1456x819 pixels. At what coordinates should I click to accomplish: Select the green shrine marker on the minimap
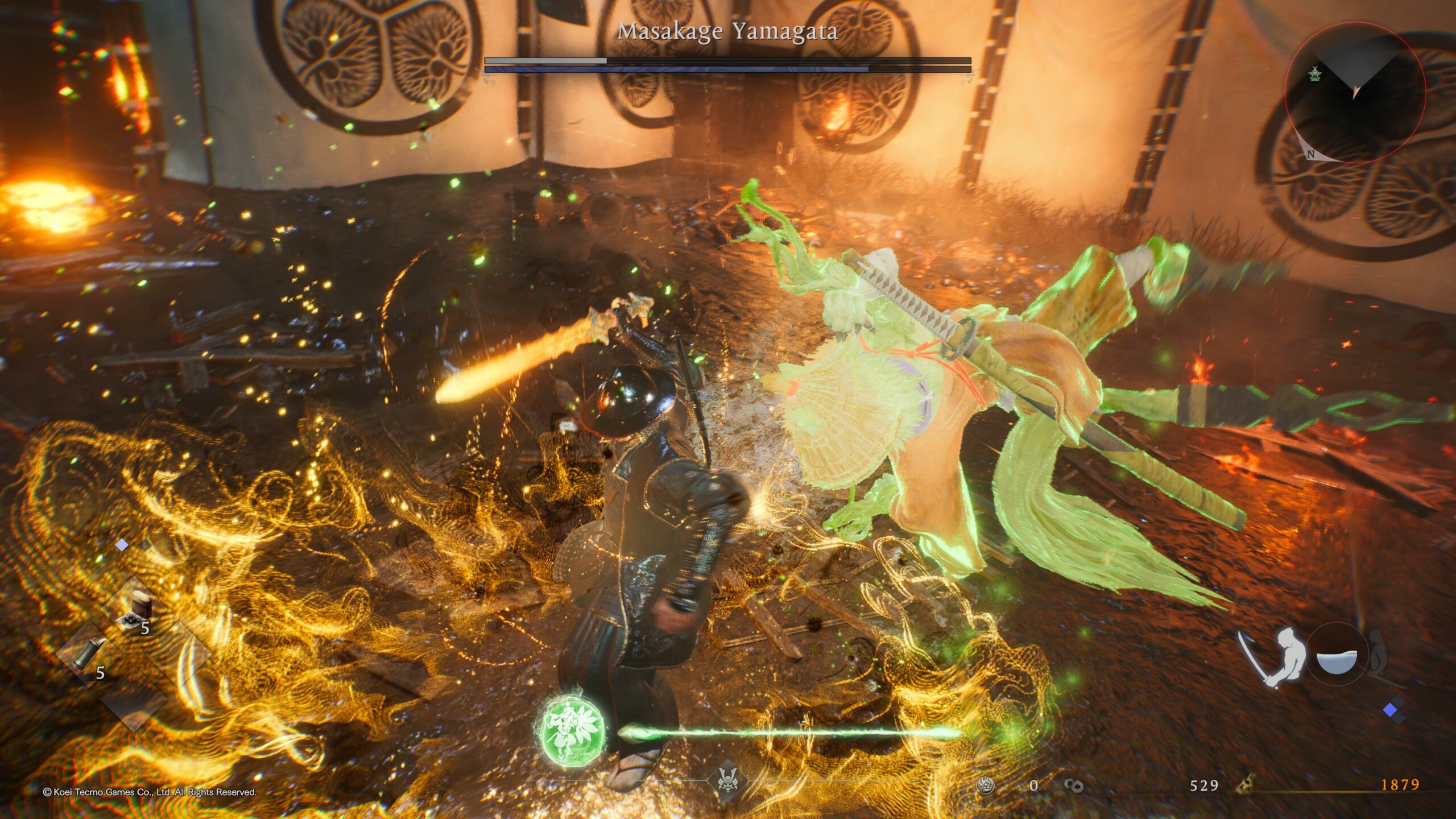click(x=1314, y=73)
